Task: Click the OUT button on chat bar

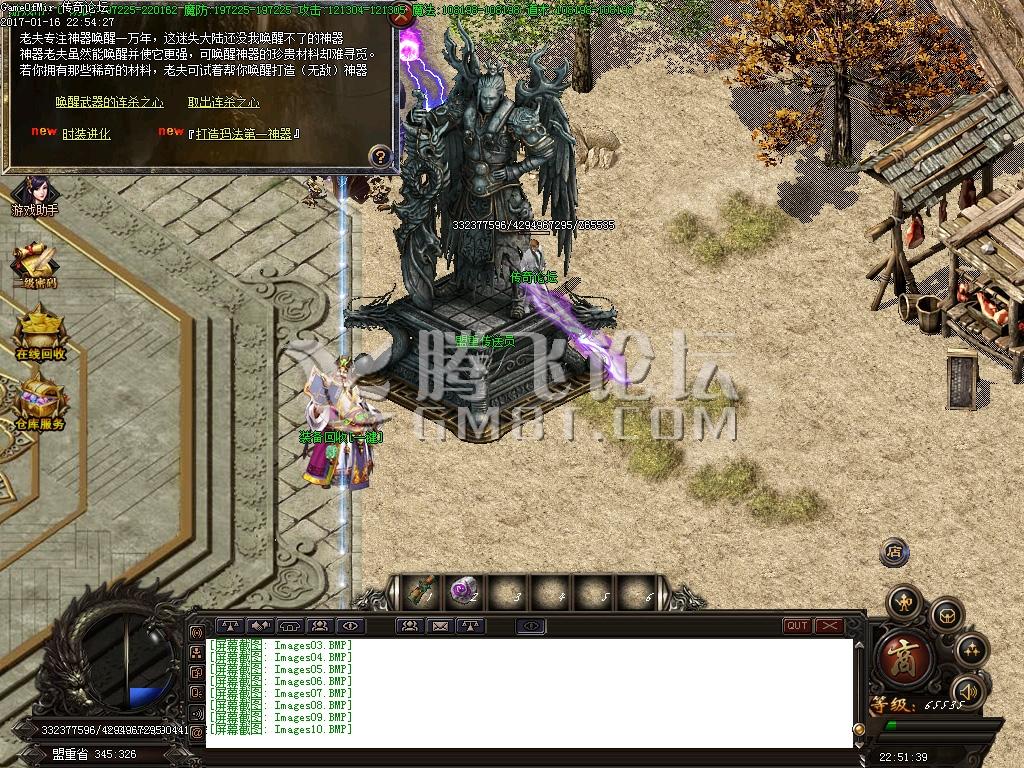Action: point(797,626)
